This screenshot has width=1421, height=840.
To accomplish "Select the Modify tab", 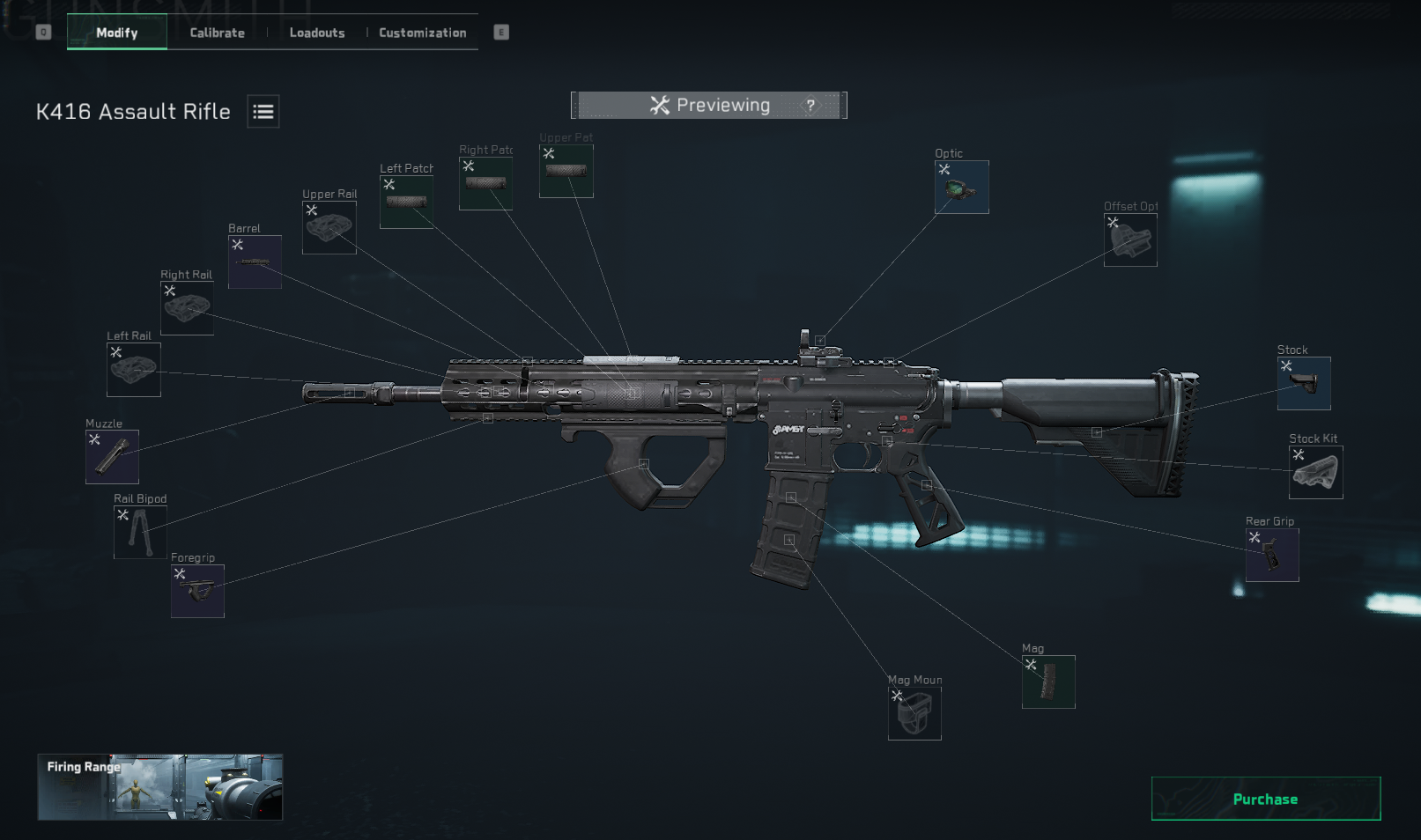I will click(x=117, y=33).
